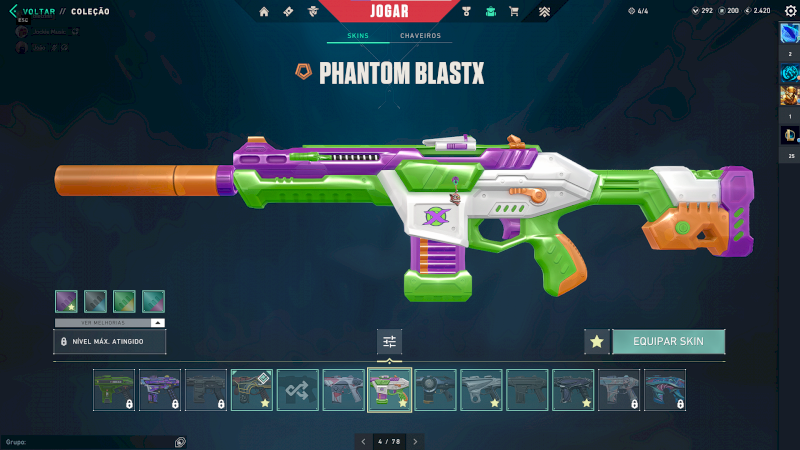Favorite this skin with the star button
This screenshot has width=800, height=450.
point(597,341)
